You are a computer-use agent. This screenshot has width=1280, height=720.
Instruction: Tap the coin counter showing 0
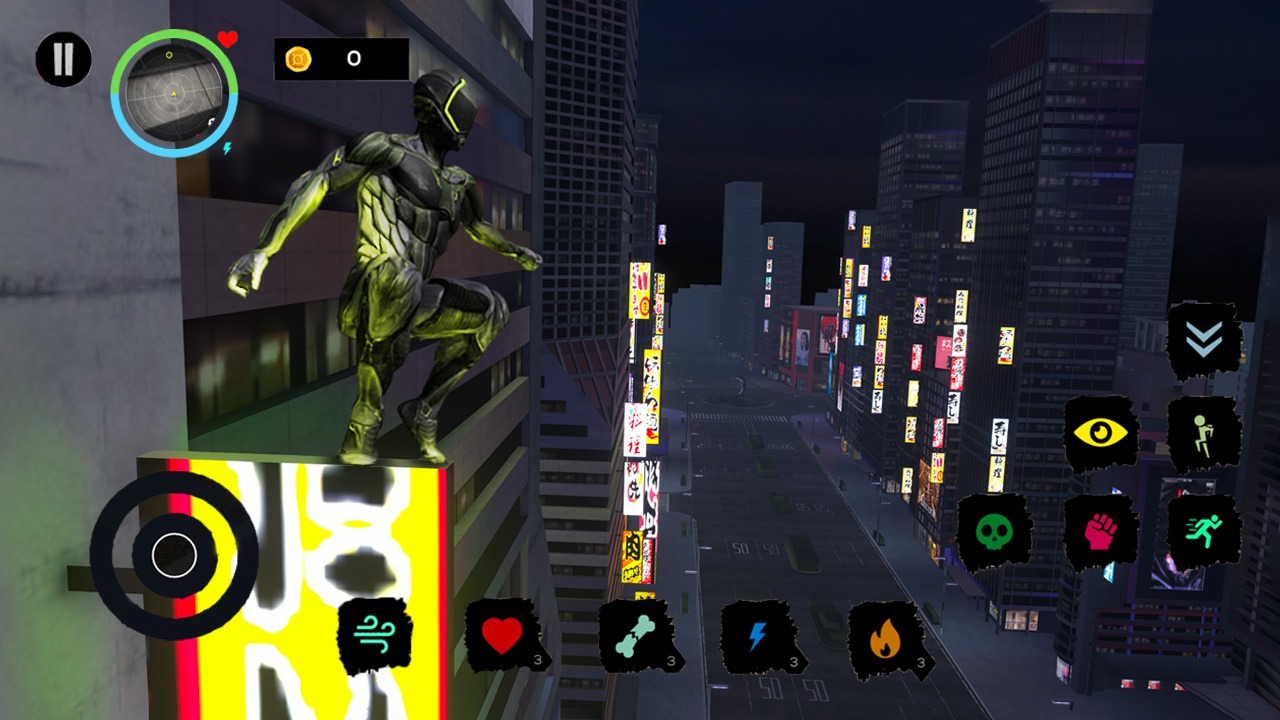click(337, 57)
